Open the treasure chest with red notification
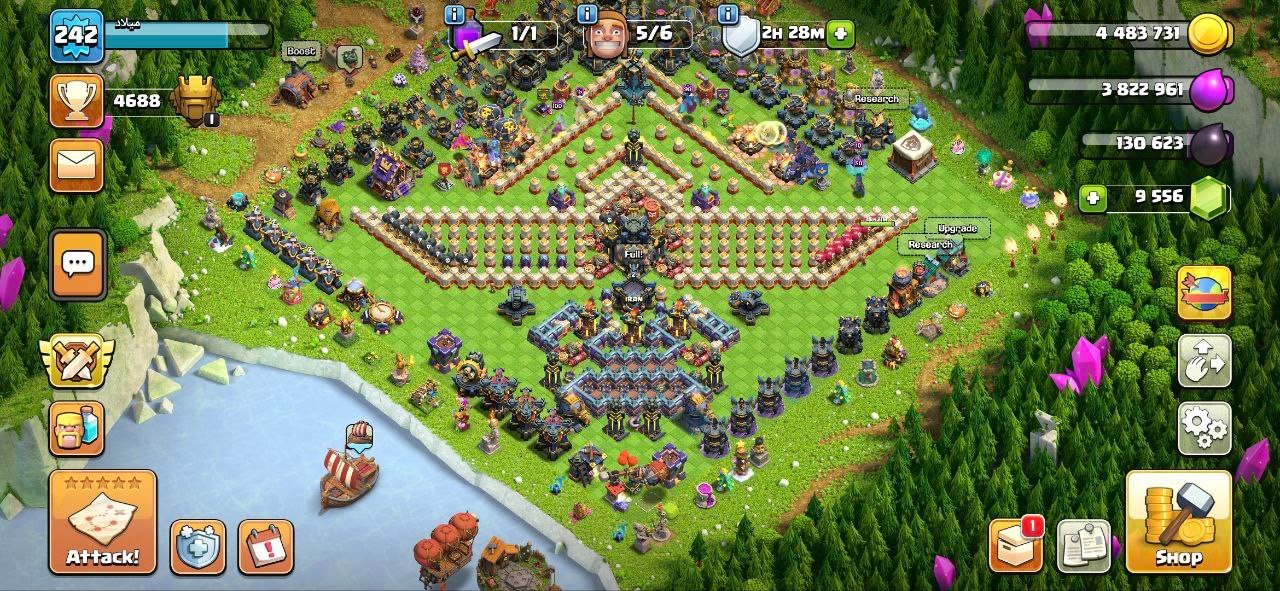Screen dimensions: 1280x591 [1015, 546]
